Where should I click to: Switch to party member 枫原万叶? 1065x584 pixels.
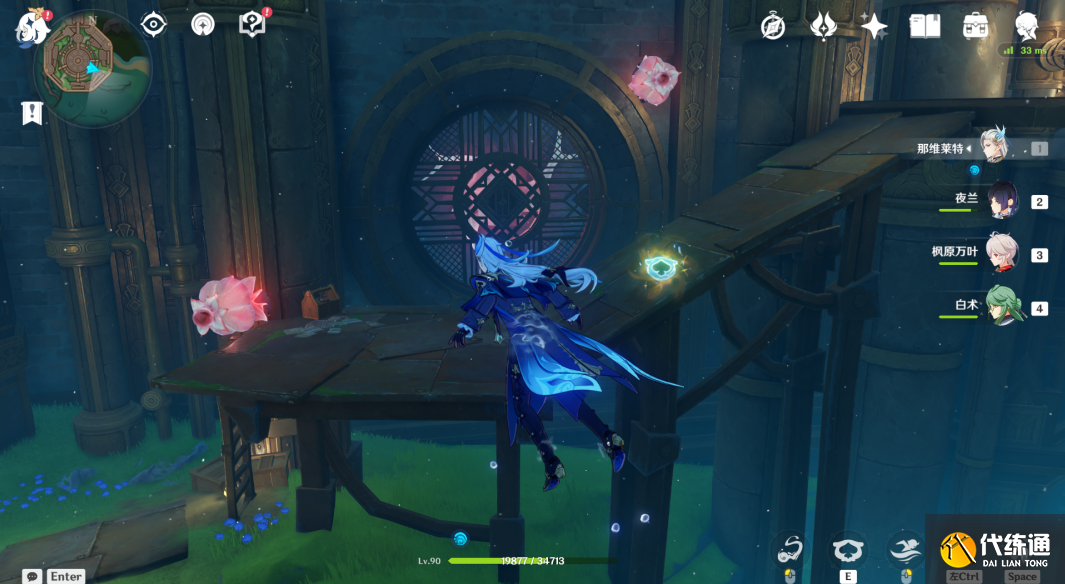tap(1001, 253)
